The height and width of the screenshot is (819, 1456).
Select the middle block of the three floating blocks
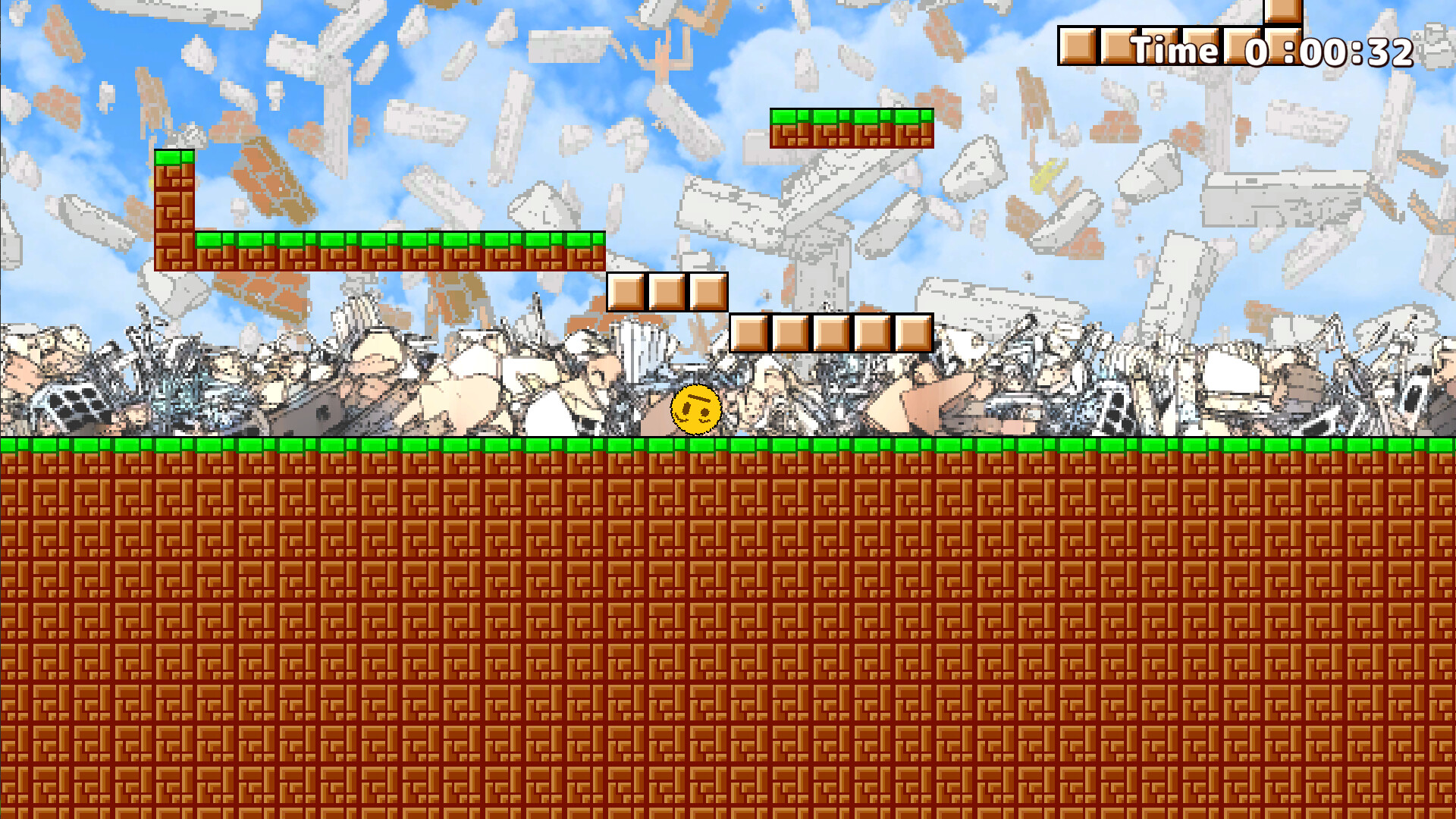click(x=665, y=293)
